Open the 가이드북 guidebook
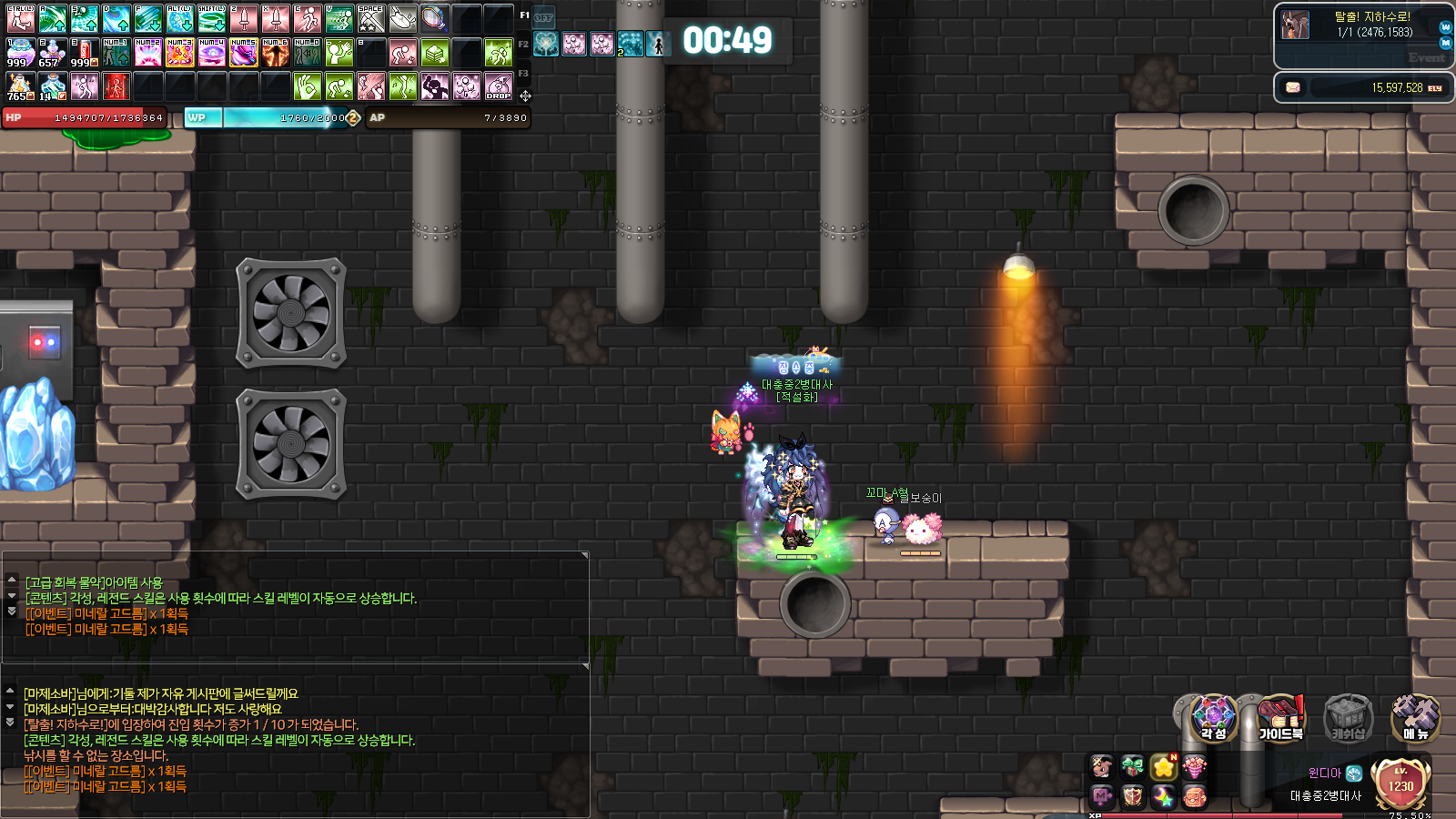The height and width of the screenshot is (819, 1456). click(x=1280, y=718)
